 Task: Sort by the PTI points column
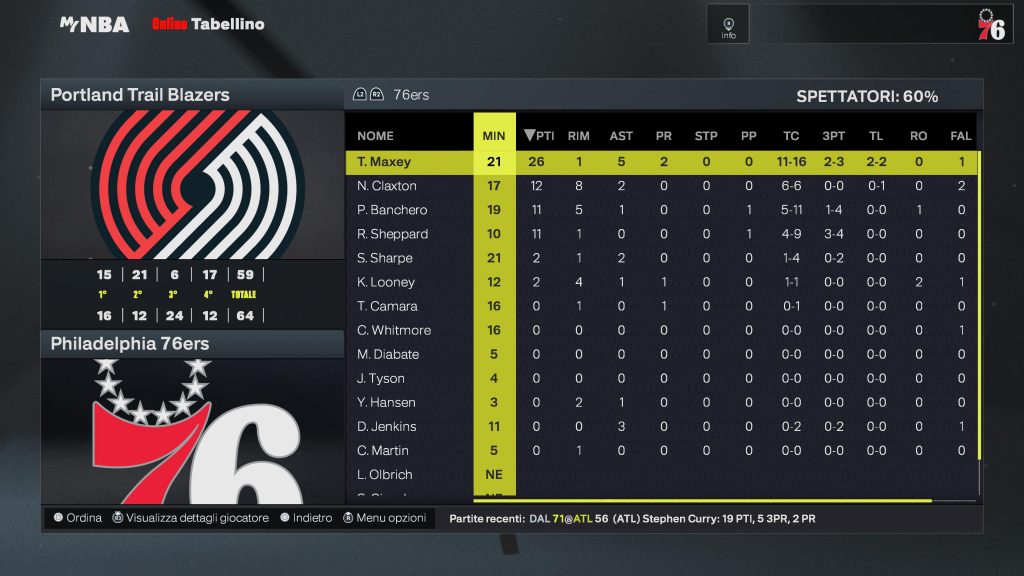pyautogui.click(x=540, y=136)
